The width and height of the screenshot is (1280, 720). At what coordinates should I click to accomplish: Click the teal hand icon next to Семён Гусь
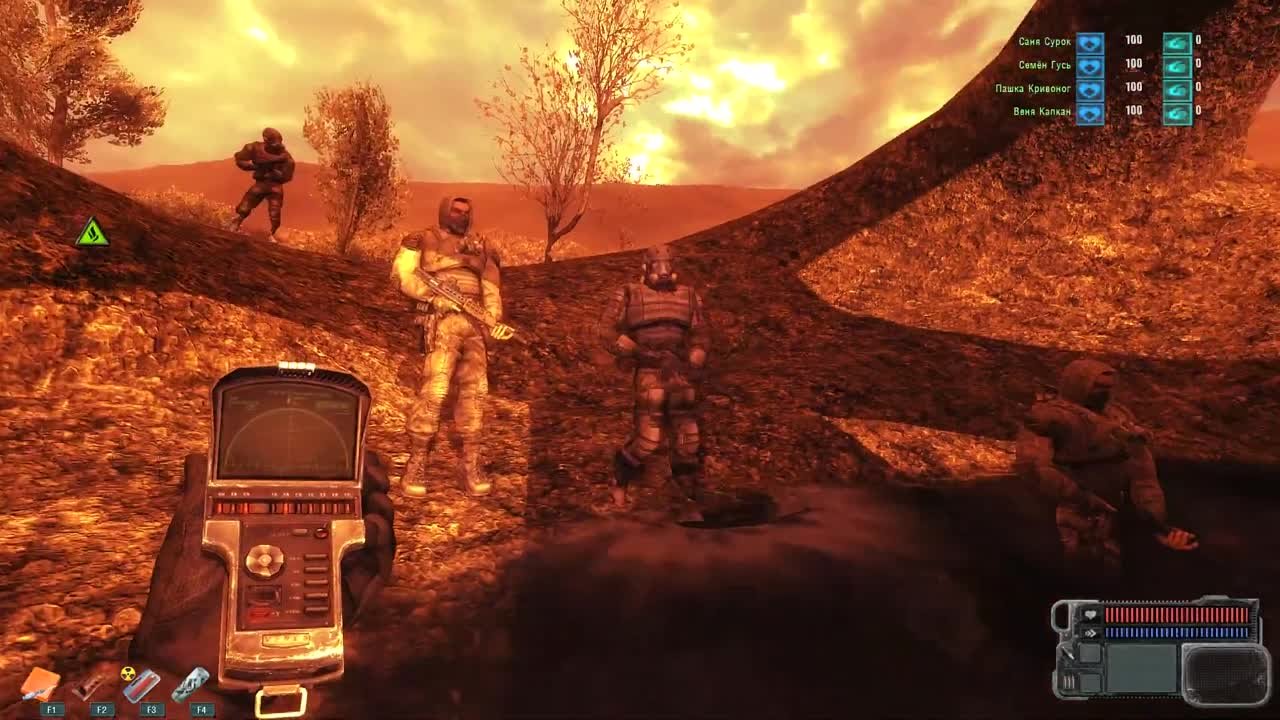tap(1177, 65)
